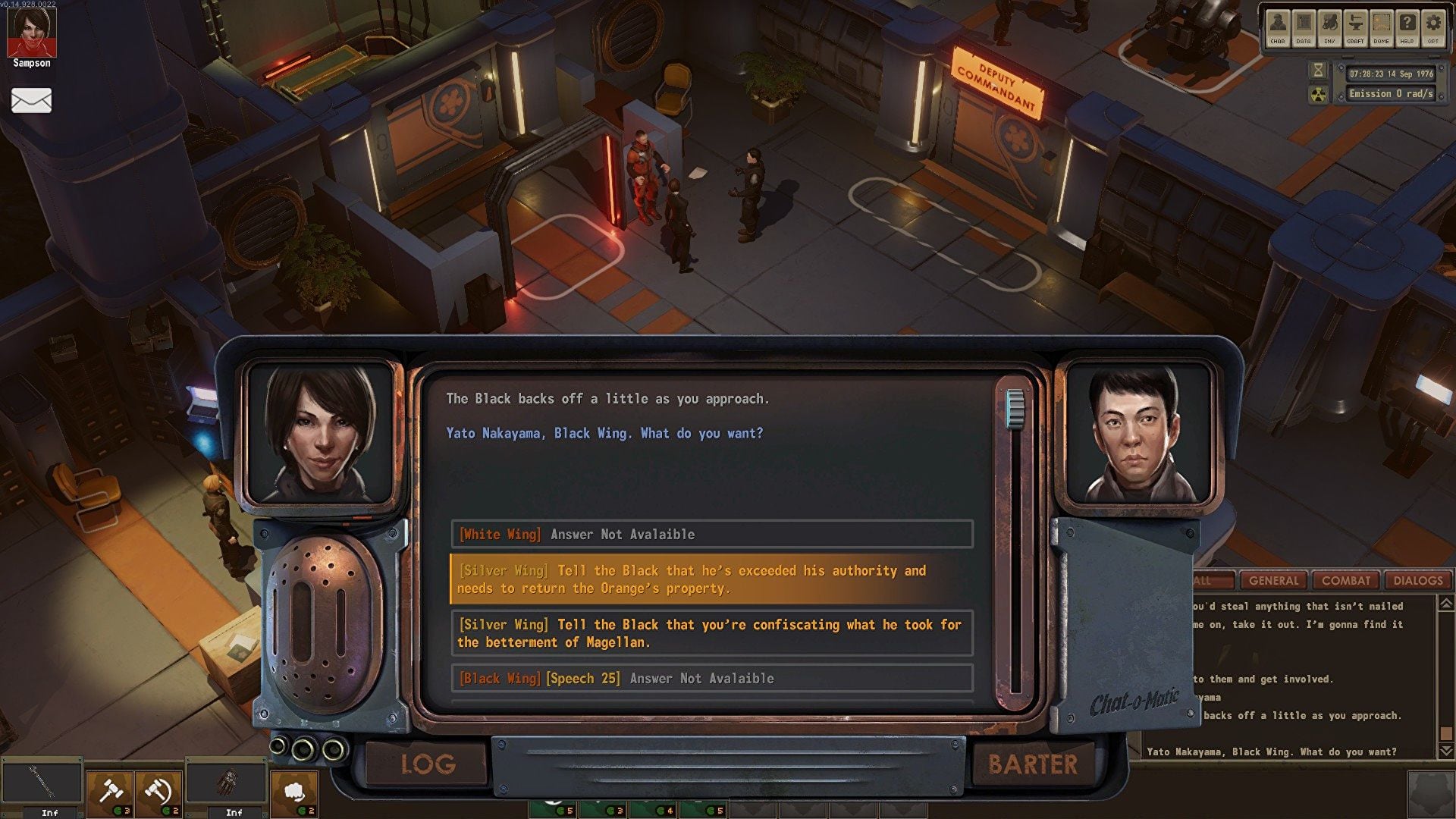Switch to the GENERAL log tab
This screenshot has width=1456, height=819.
[x=1273, y=581]
